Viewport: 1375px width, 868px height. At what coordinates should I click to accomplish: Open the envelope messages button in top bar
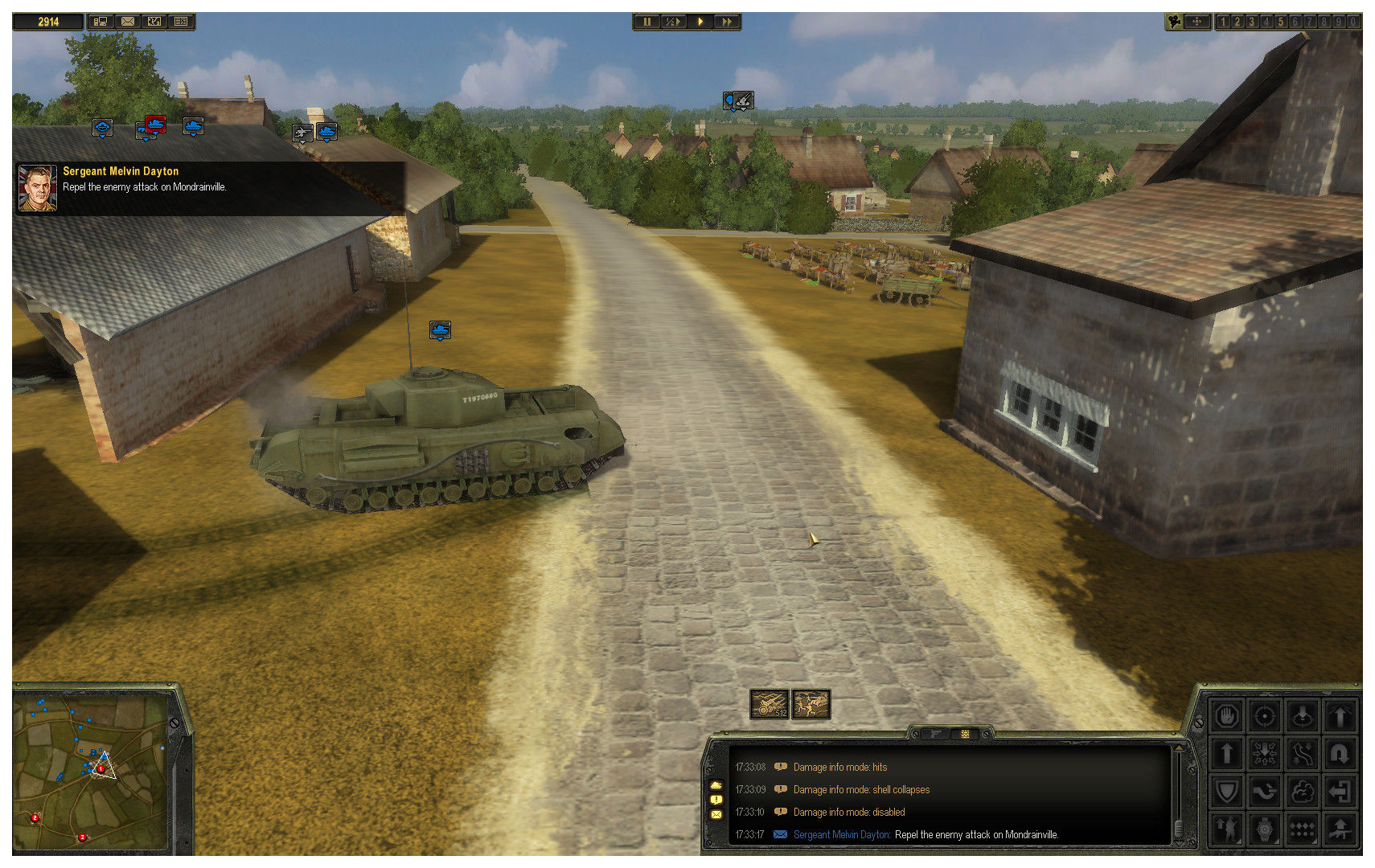pos(127,22)
